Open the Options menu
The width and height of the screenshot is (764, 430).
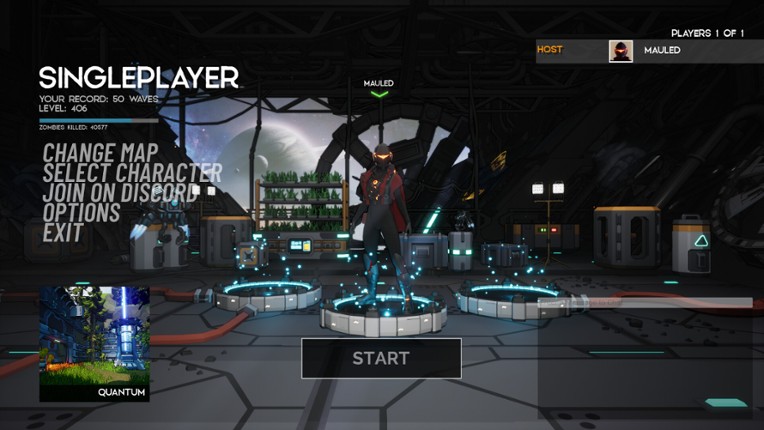81,213
